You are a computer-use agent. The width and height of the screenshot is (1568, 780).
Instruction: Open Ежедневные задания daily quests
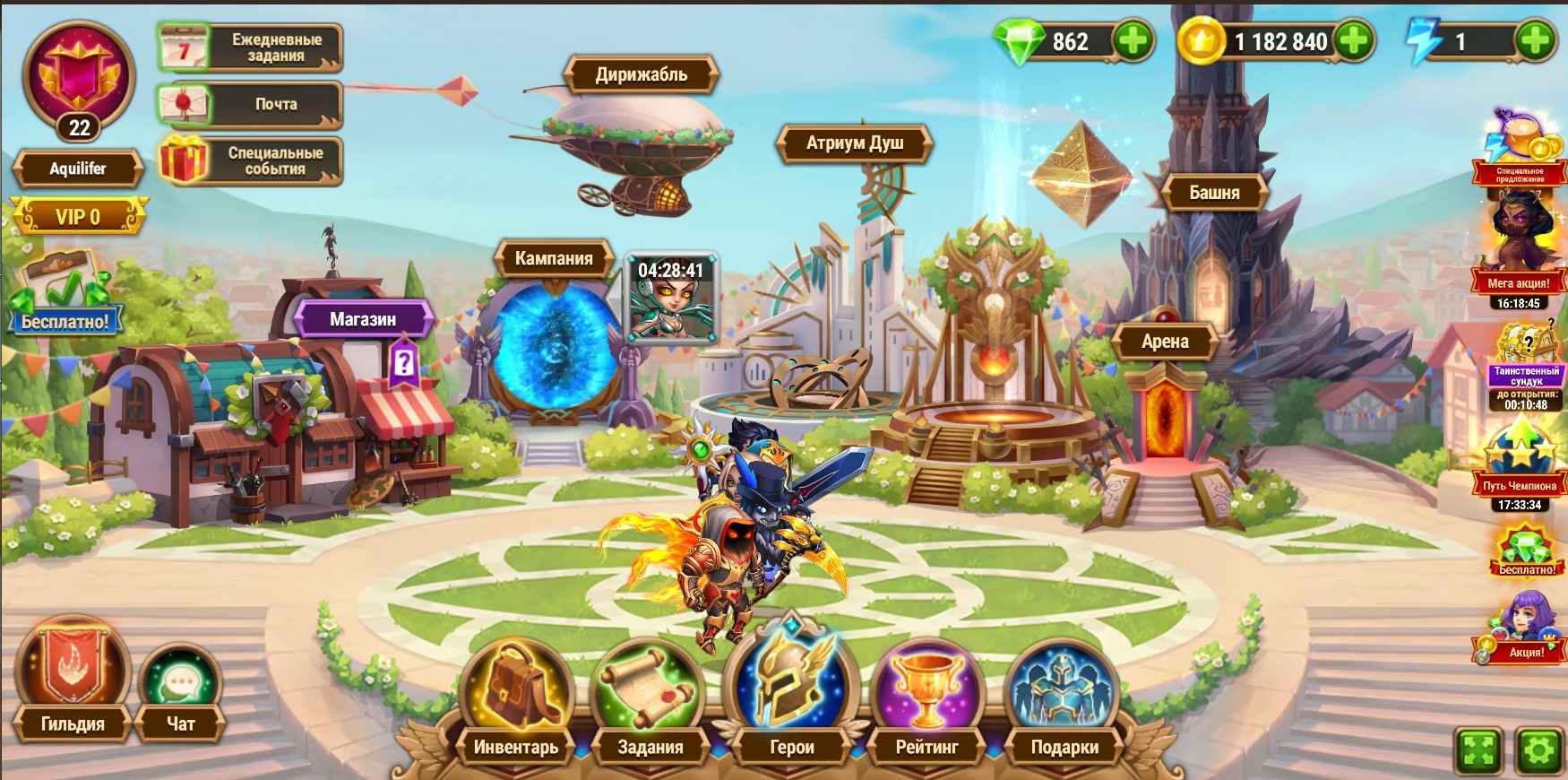pos(251,48)
